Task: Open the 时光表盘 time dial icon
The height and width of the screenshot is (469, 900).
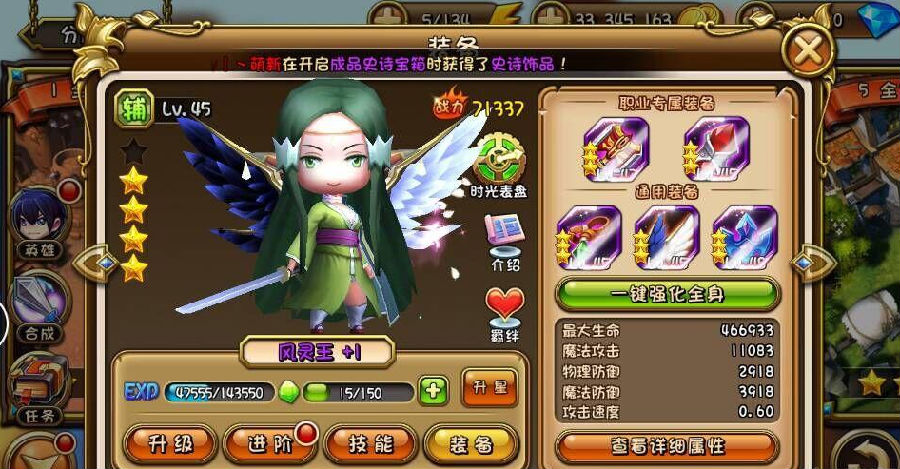Action: point(502,162)
